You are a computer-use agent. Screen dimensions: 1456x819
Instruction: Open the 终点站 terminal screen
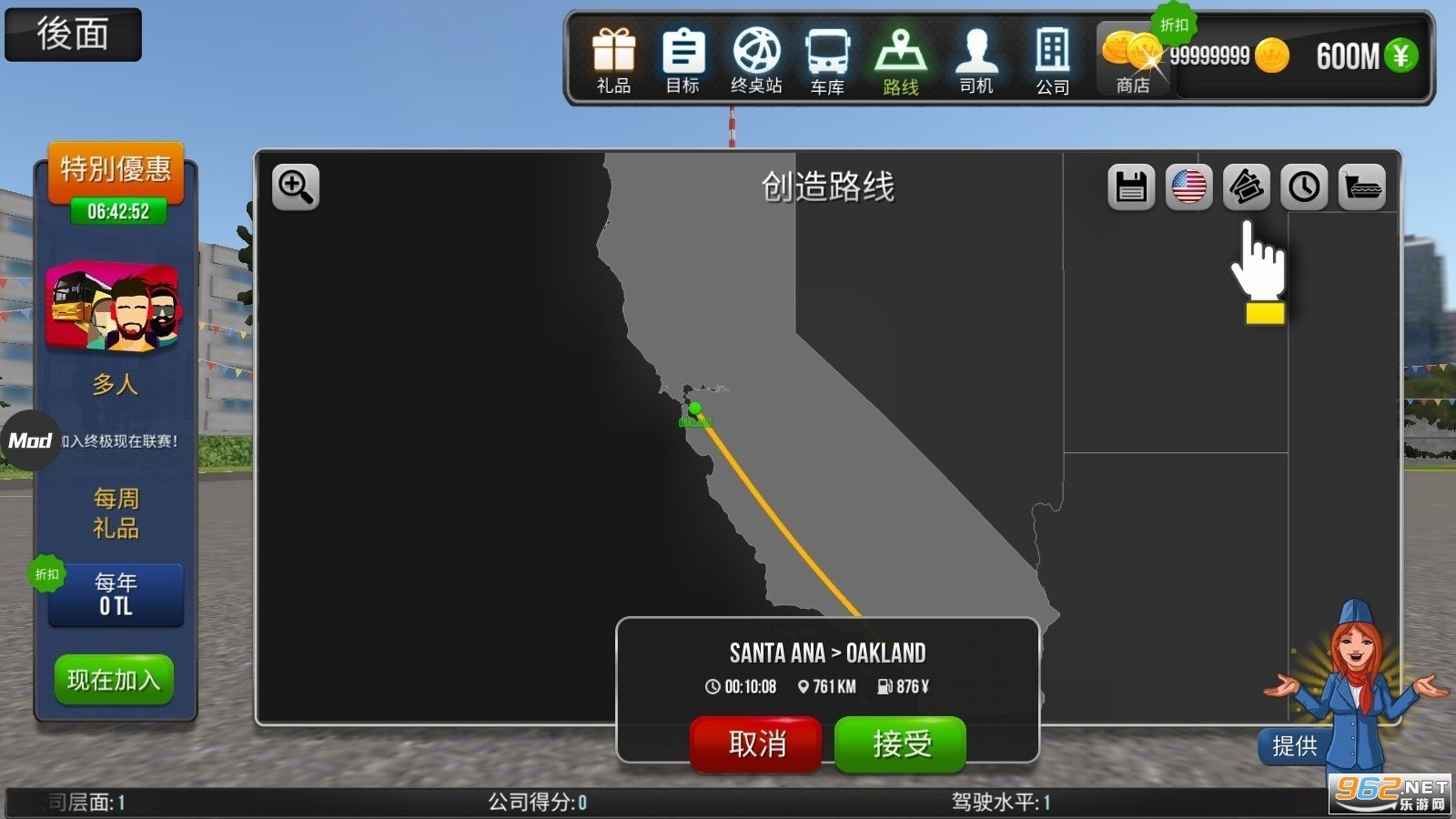[755, 55]
